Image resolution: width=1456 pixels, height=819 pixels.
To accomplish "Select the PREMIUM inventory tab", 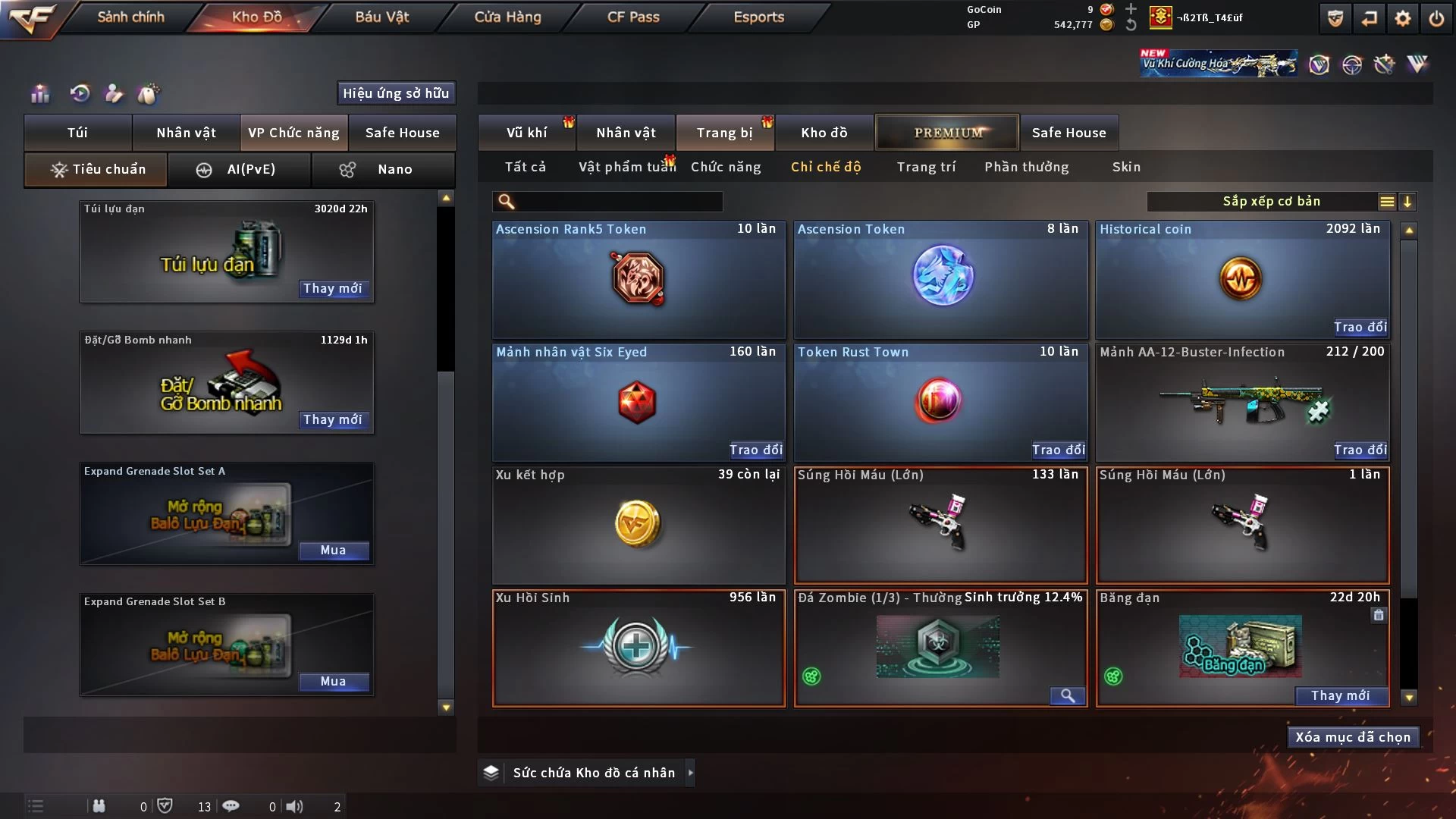I will [947, 133].
